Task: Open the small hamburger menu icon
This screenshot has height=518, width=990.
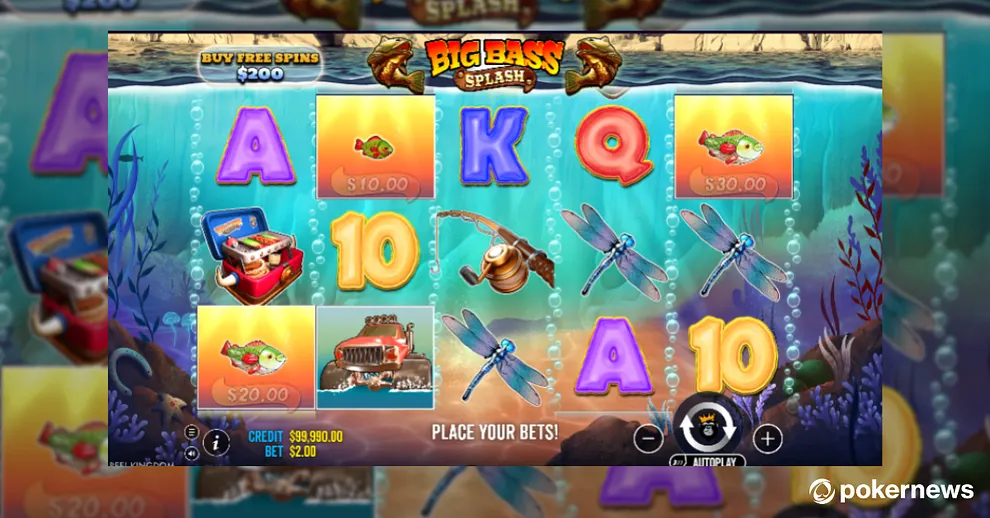Action: 191,432
